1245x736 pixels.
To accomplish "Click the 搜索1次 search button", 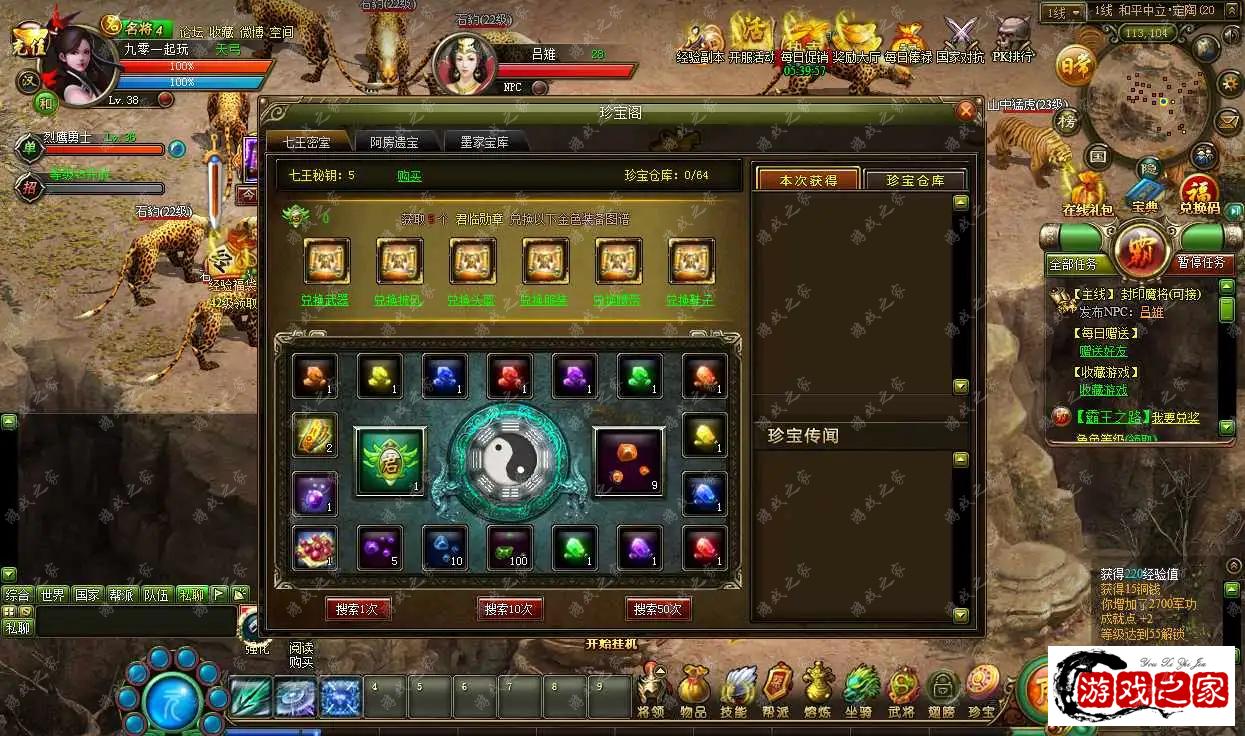I will (357, 608).
